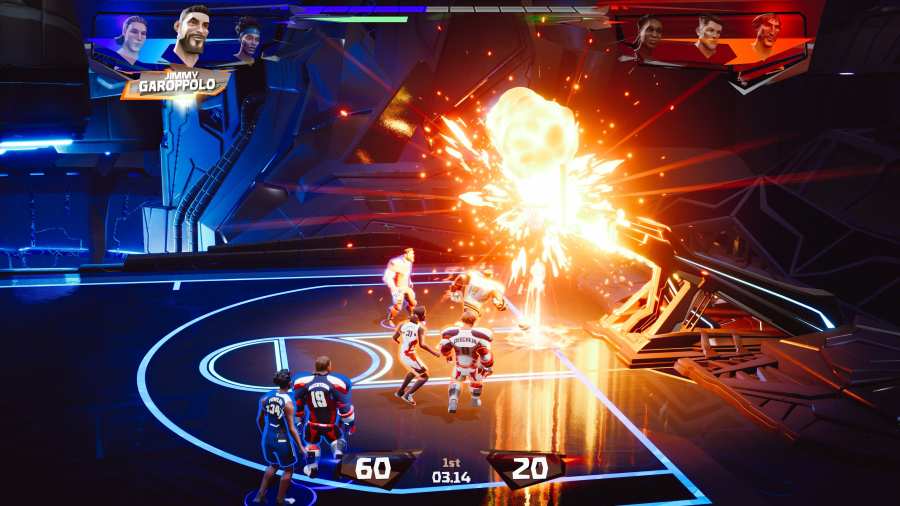The width and height of the screenshot is (900, 506).
Task: Select Jimmy Garoppolo's bearded portrait
Action: tap(191, 35)
